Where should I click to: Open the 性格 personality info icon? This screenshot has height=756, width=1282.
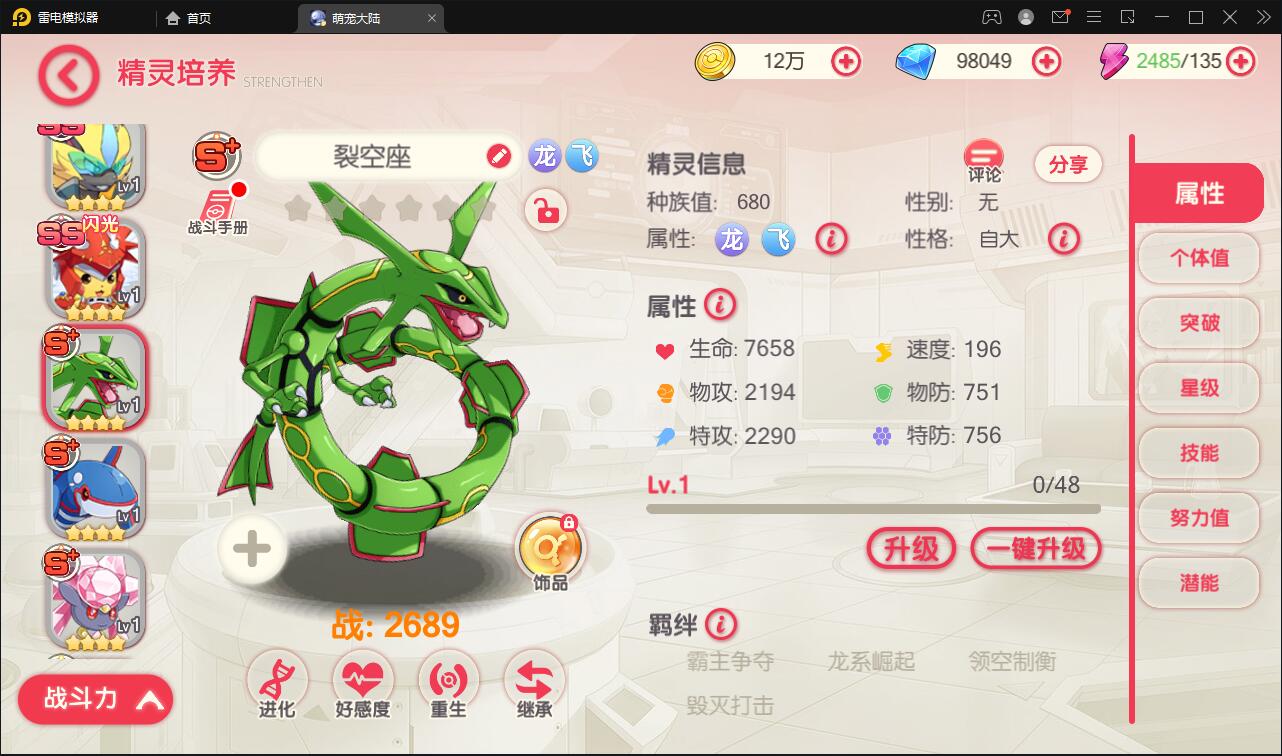(1065, 240)
